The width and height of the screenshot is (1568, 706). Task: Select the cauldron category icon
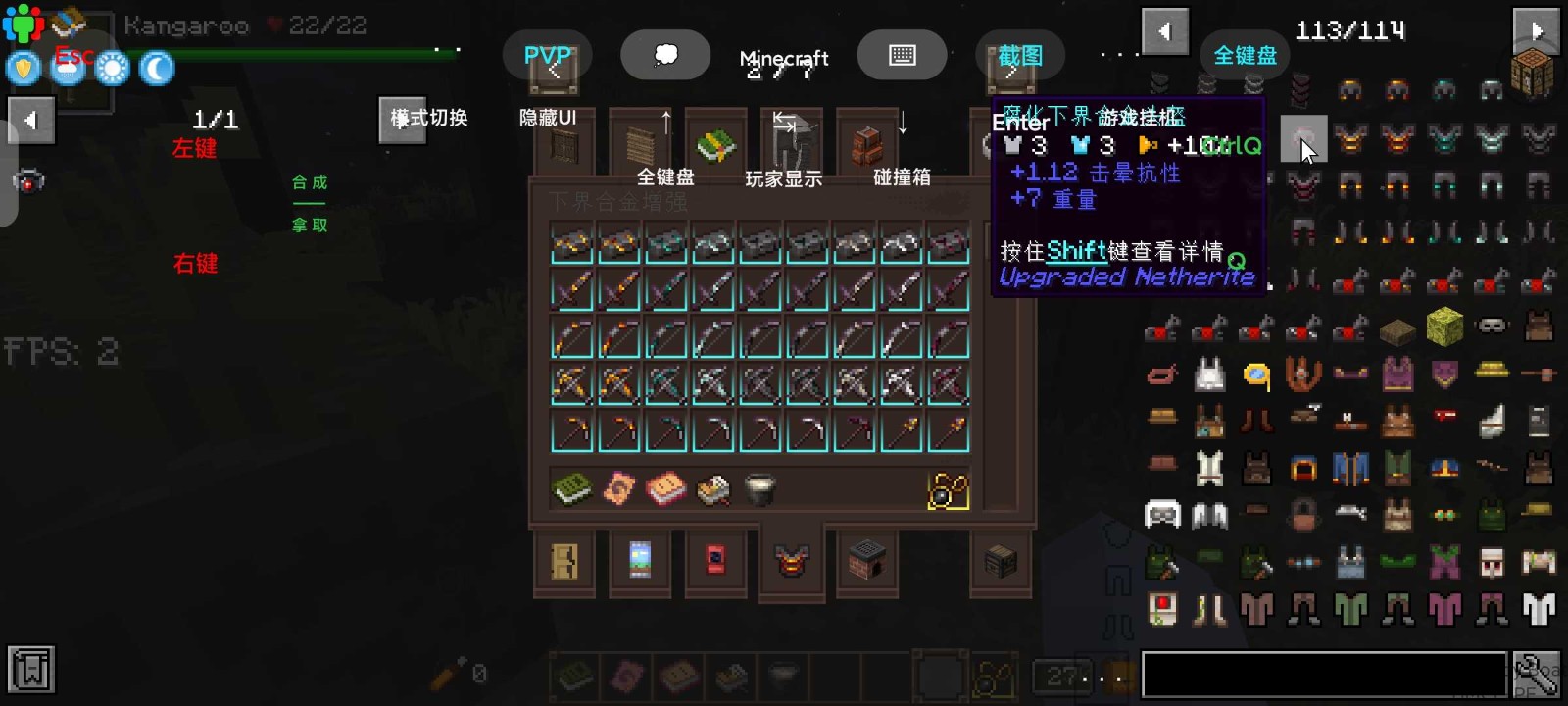tap(761, 487)
